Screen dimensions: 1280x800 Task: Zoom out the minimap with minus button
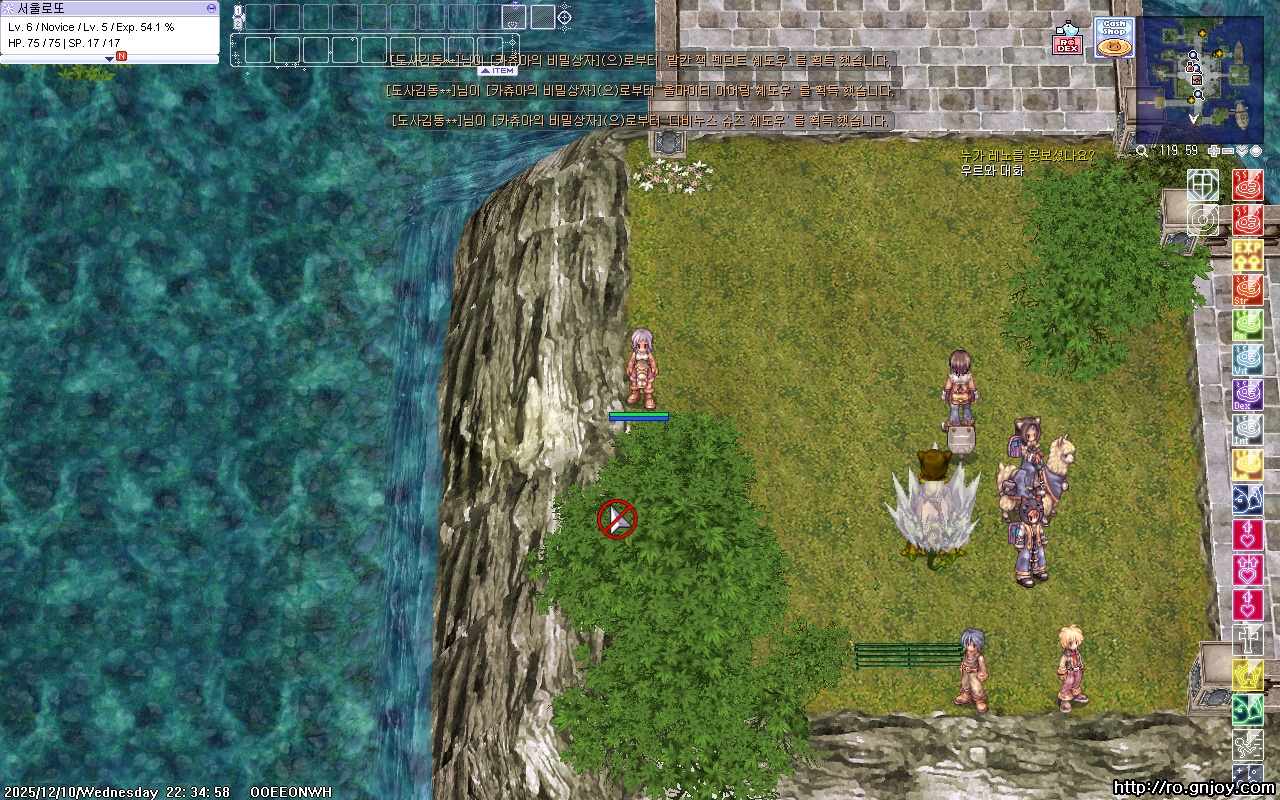coord(1228,151)
